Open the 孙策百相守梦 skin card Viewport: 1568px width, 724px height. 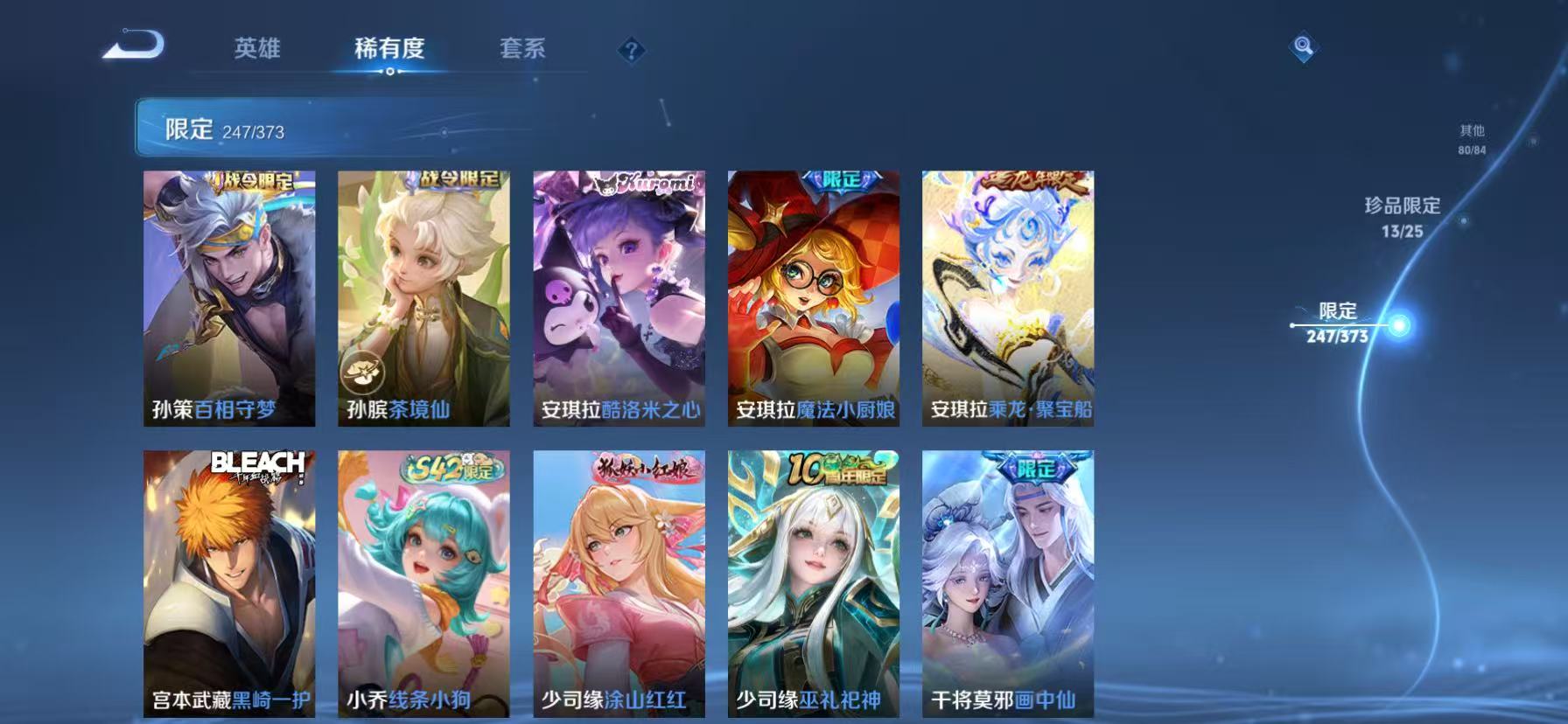[x=227, y=297]
